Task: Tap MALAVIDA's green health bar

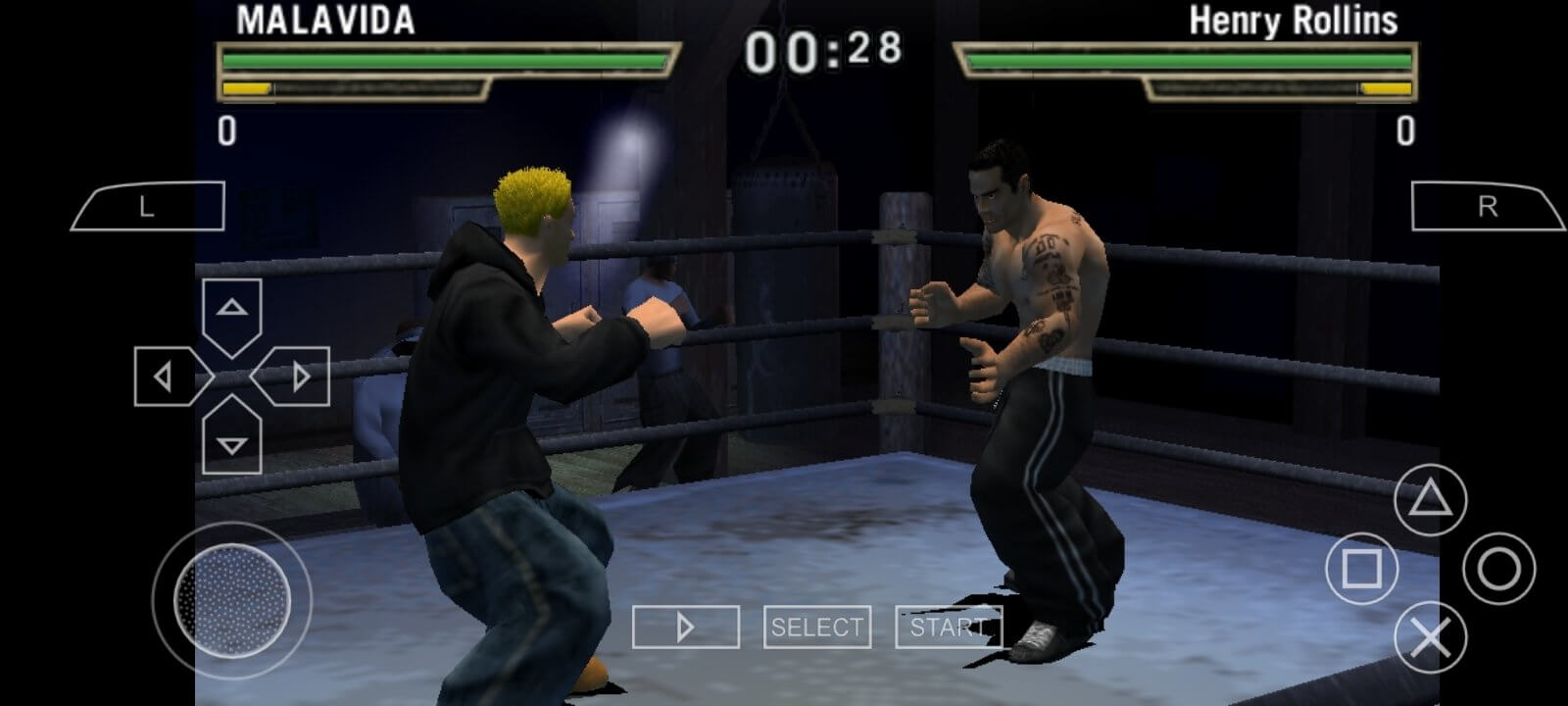Action: 441,59
